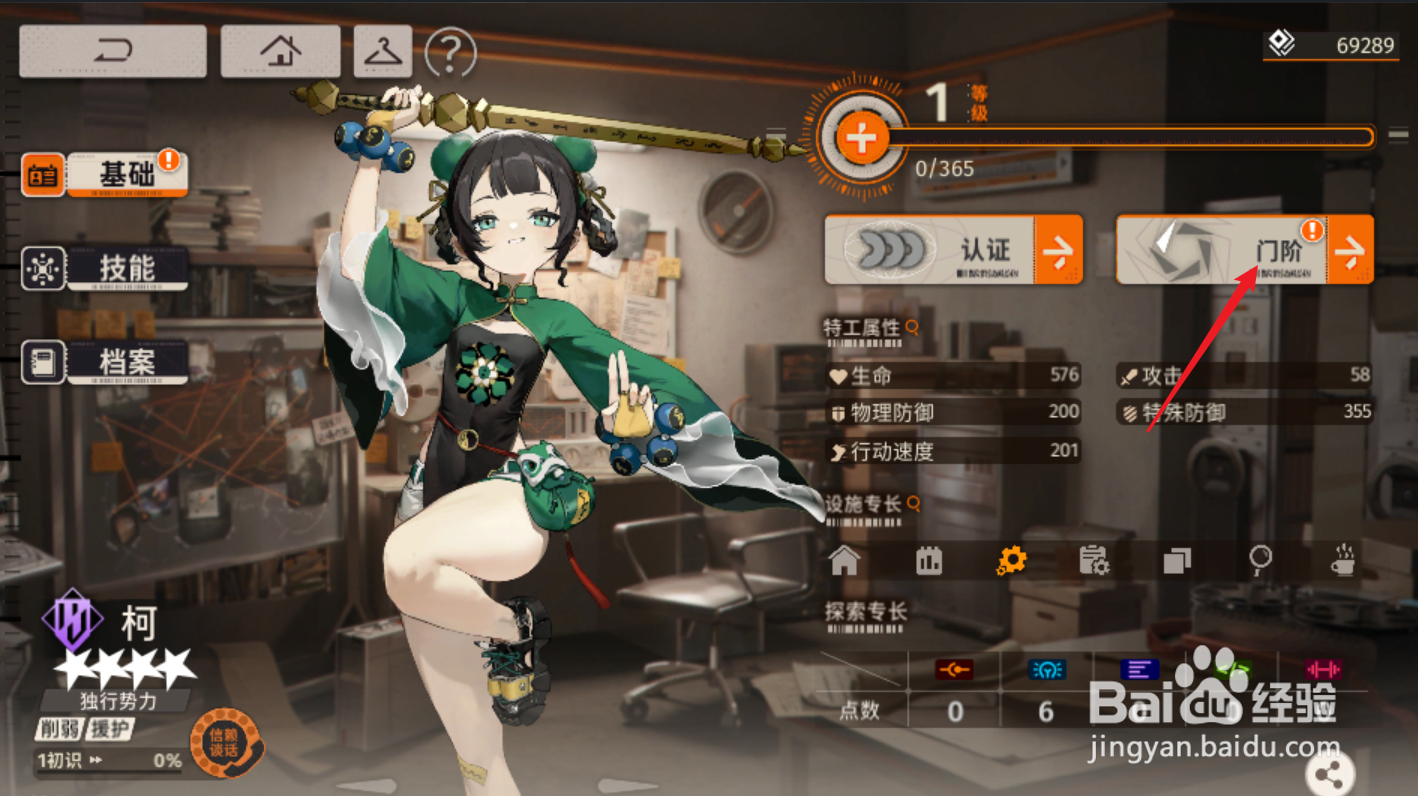Open the question mark help
This screenshot has width=1418, height=796.
[450, 52]
